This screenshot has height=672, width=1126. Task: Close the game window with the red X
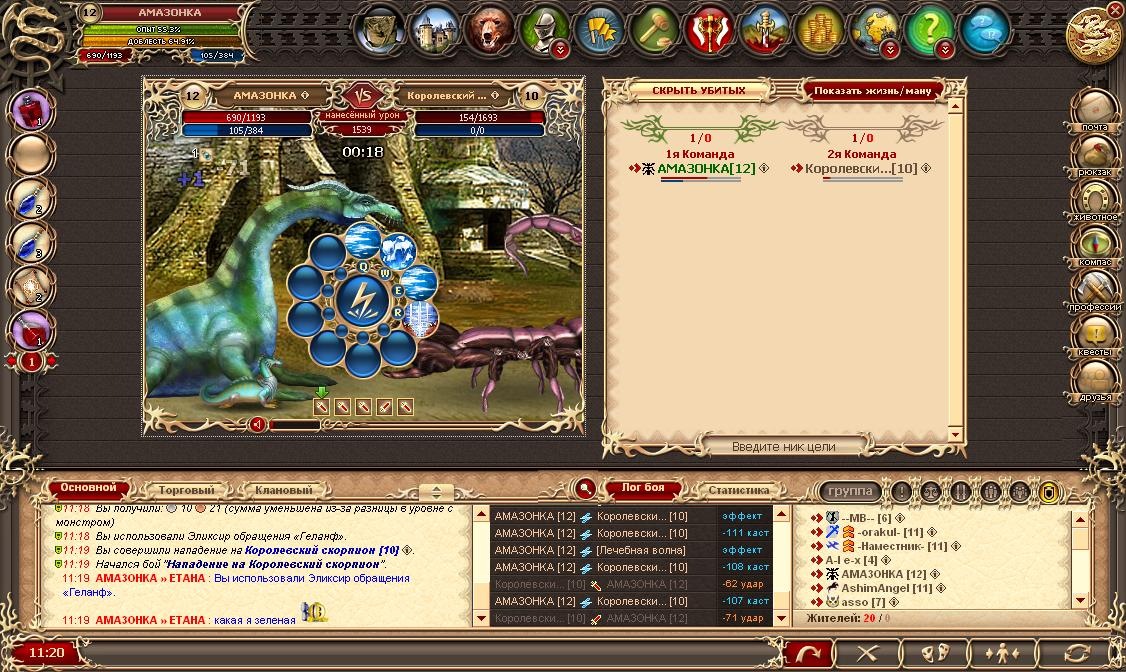(x=1115, y=10)
